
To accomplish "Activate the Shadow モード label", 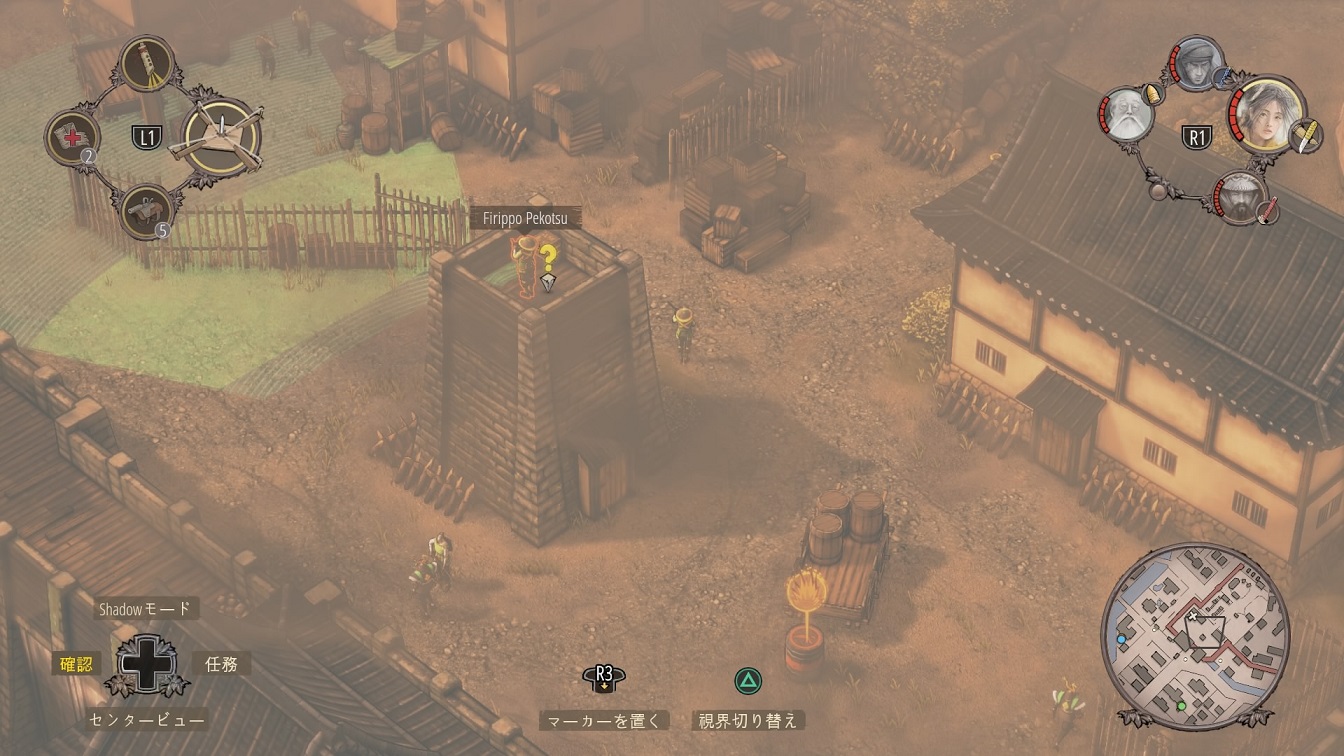I will click(143, 609).
